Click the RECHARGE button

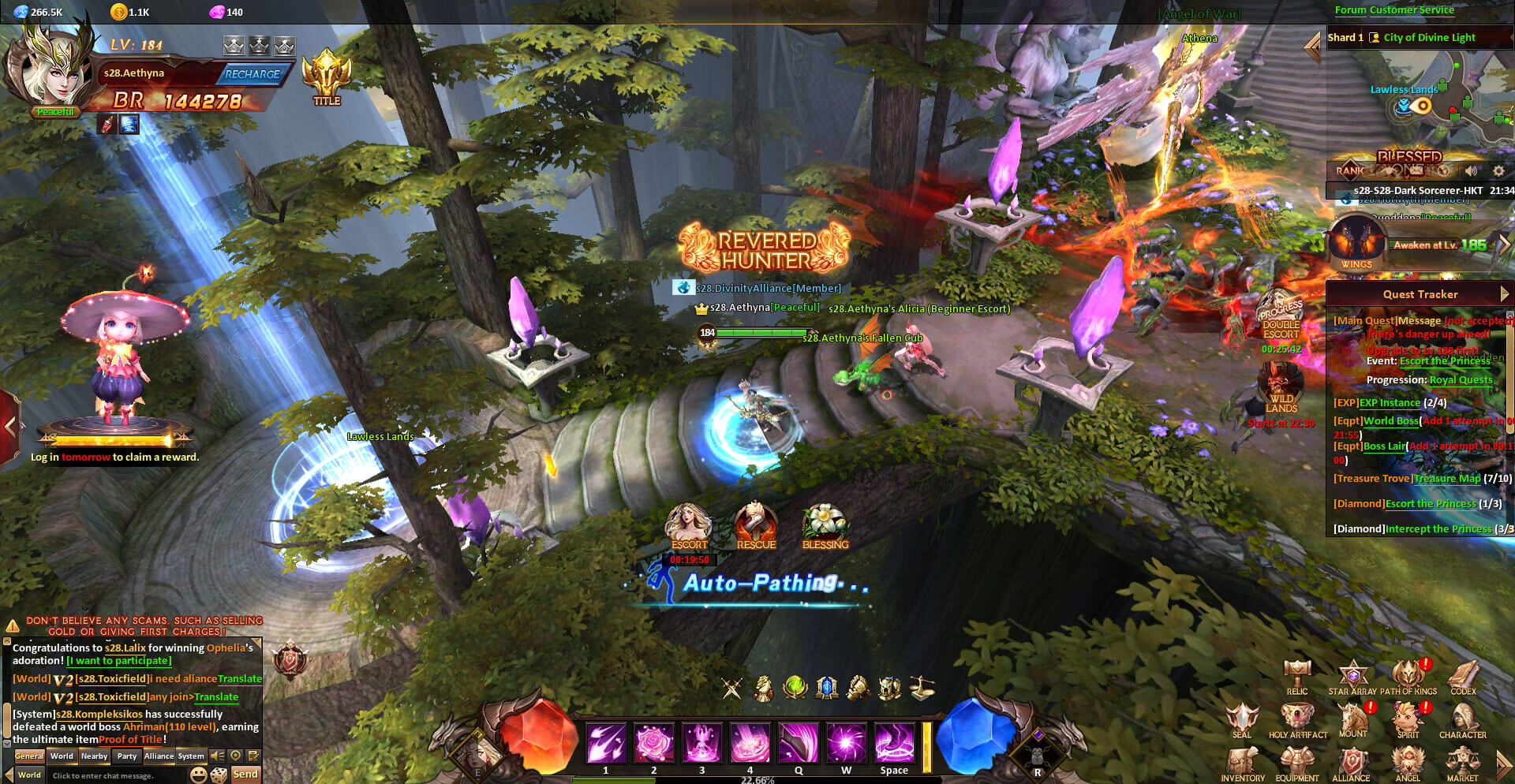click(252, 74)
